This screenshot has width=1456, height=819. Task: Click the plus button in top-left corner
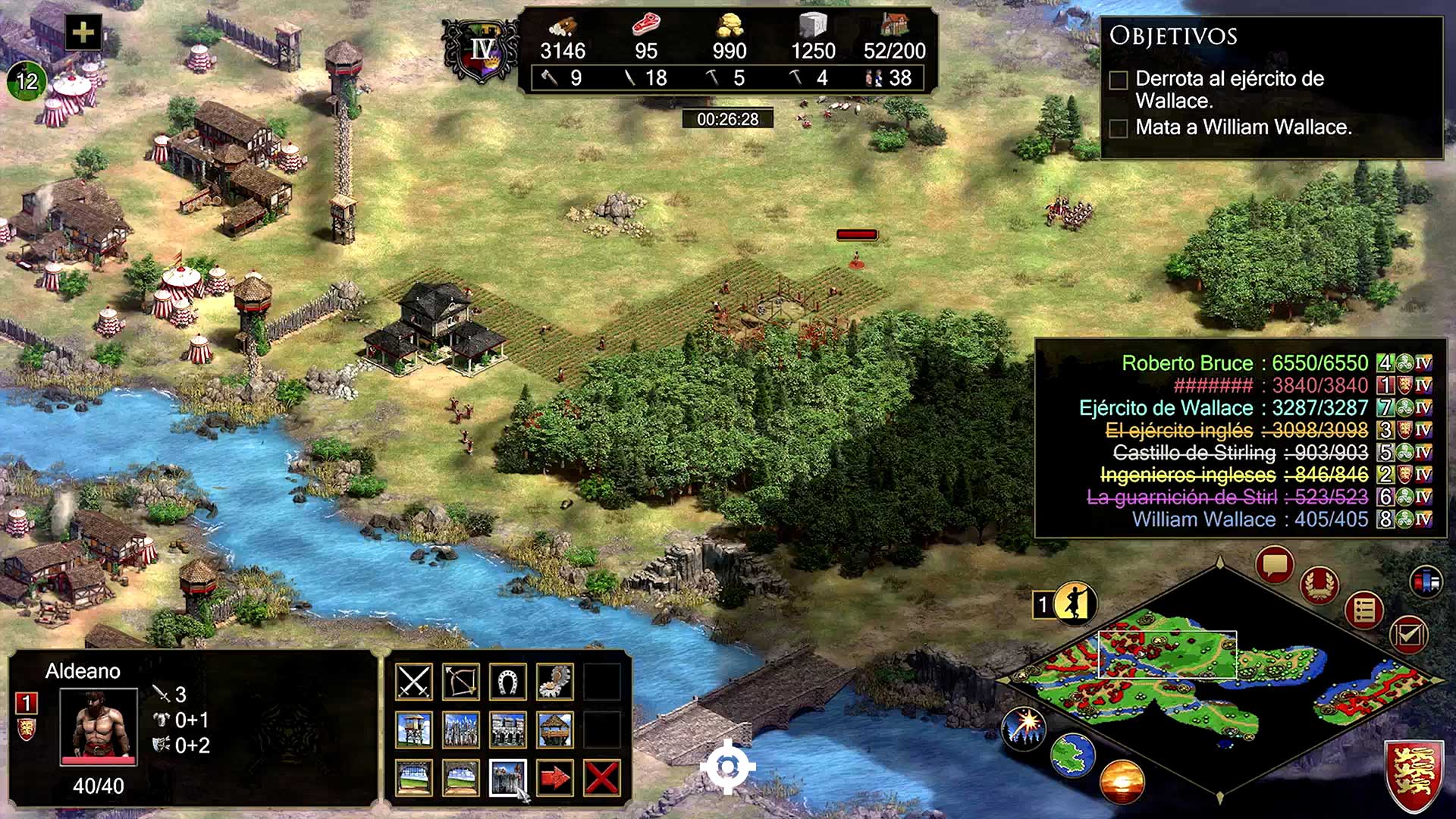pos(83,33)
